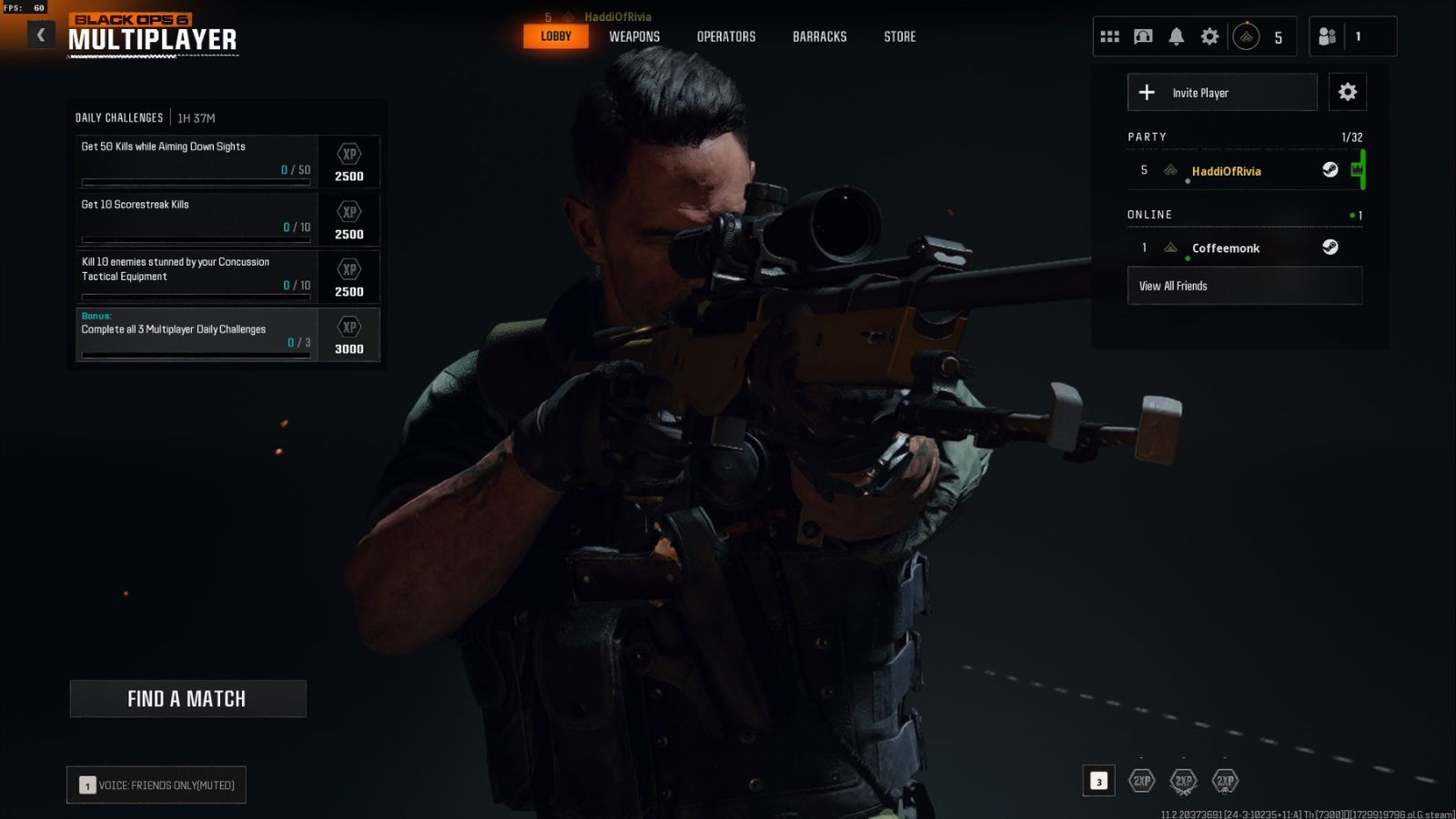The image size is (1456, 819).
Task: Go back using the arrow icon
Action: tap(40, 34)
